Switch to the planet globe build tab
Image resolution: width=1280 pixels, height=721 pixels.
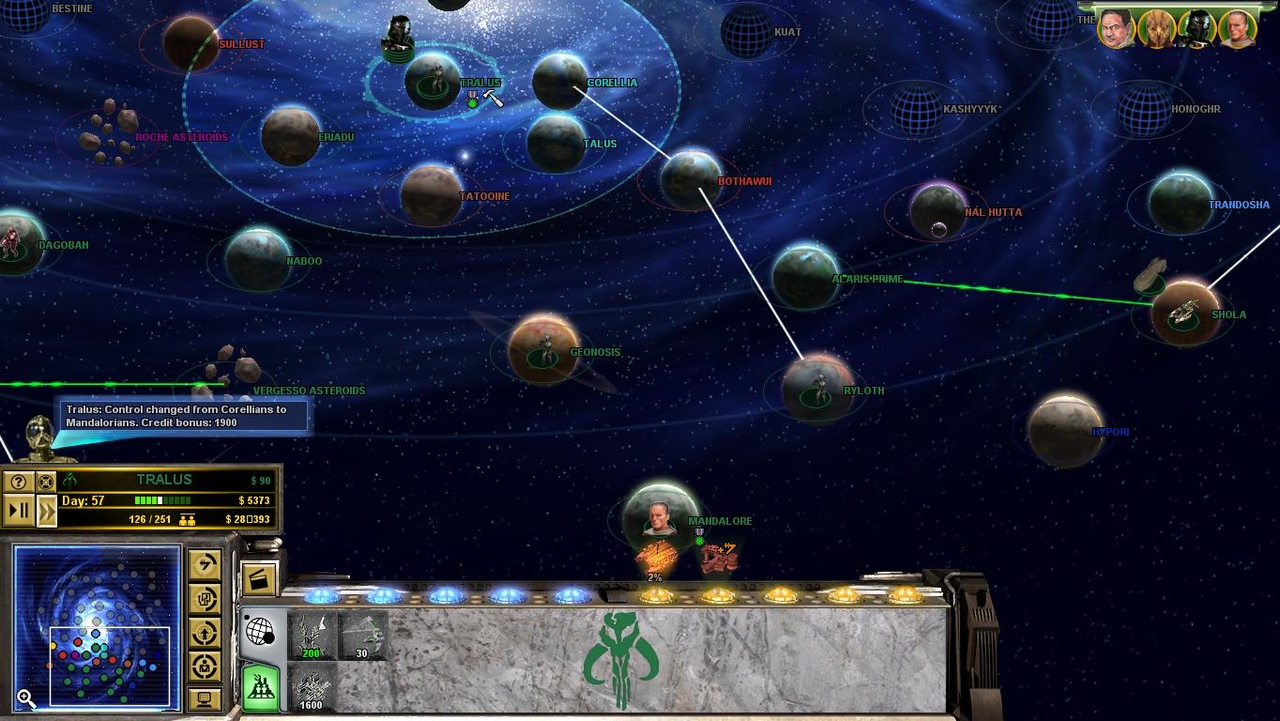259,632
